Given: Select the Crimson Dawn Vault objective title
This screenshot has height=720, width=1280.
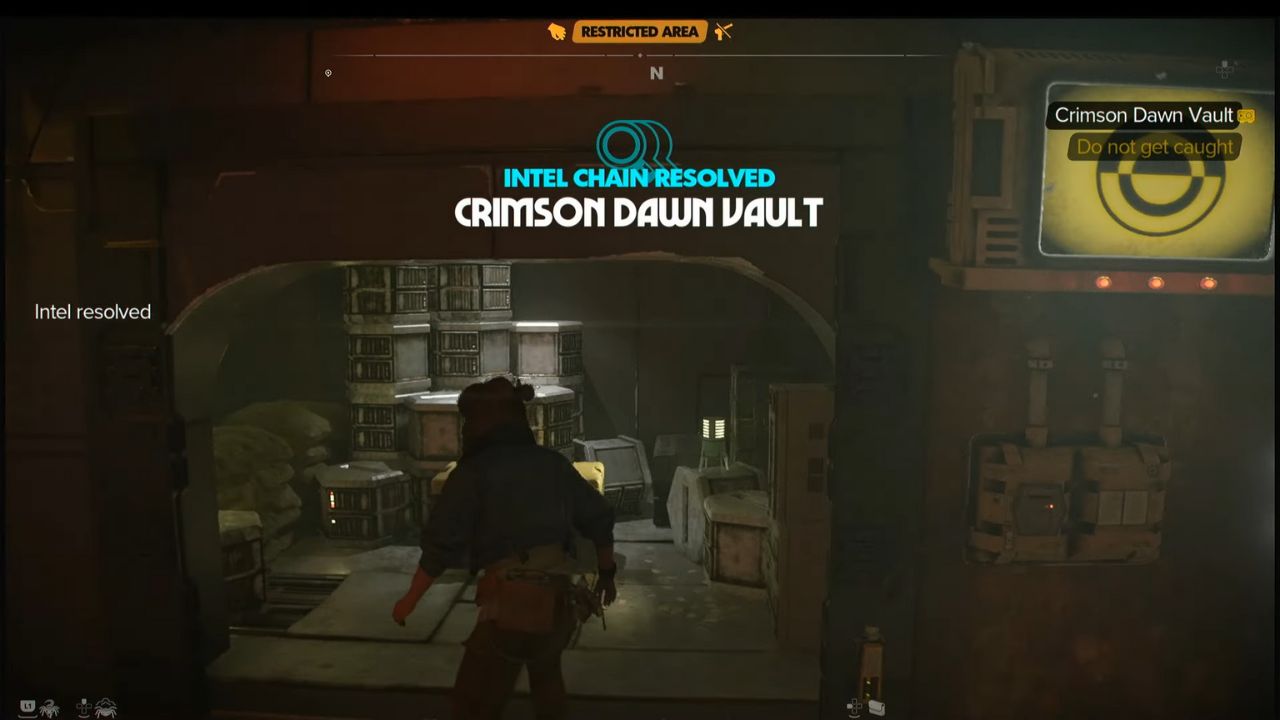Looking at the screenshot, I should tap(637, 213).
